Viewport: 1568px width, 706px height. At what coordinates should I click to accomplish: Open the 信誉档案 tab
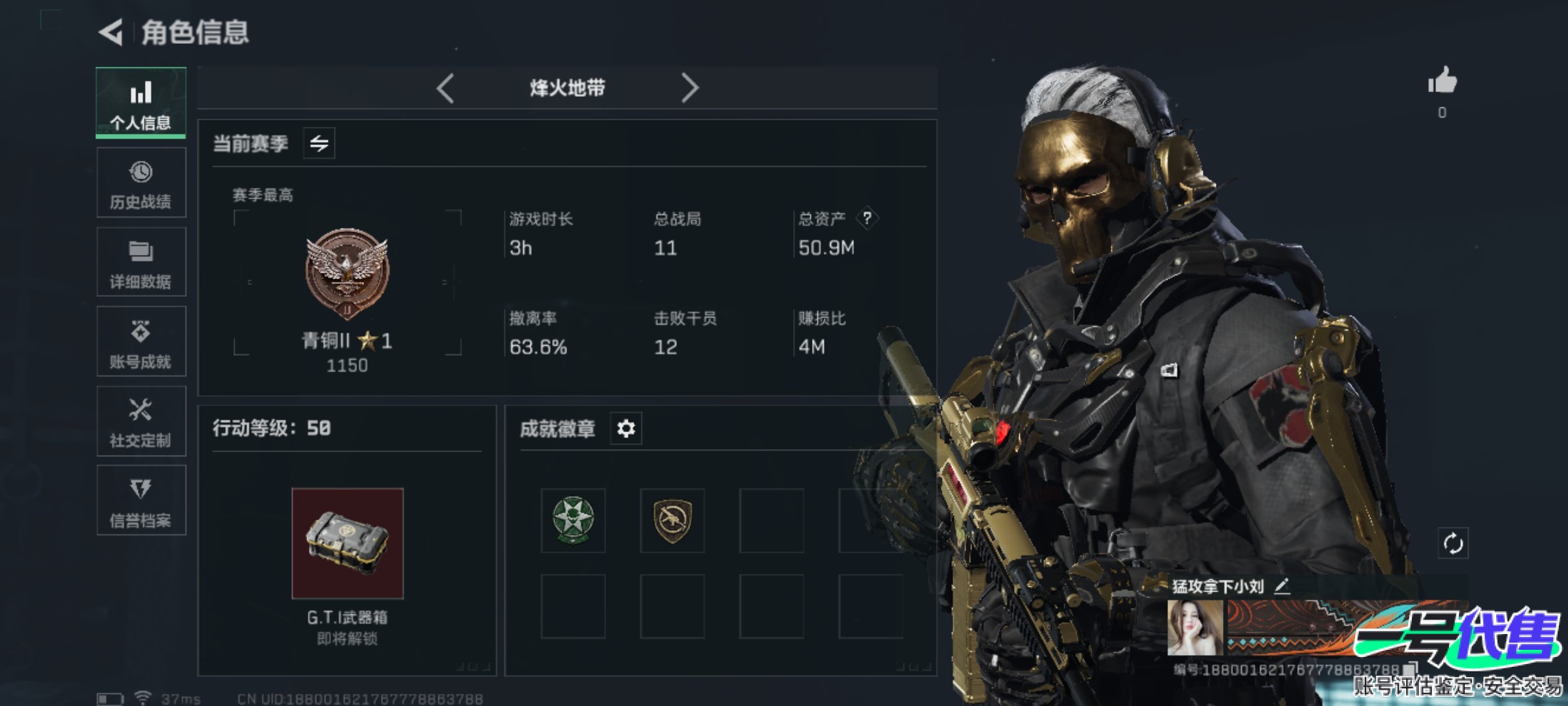(x=141, y=501)
